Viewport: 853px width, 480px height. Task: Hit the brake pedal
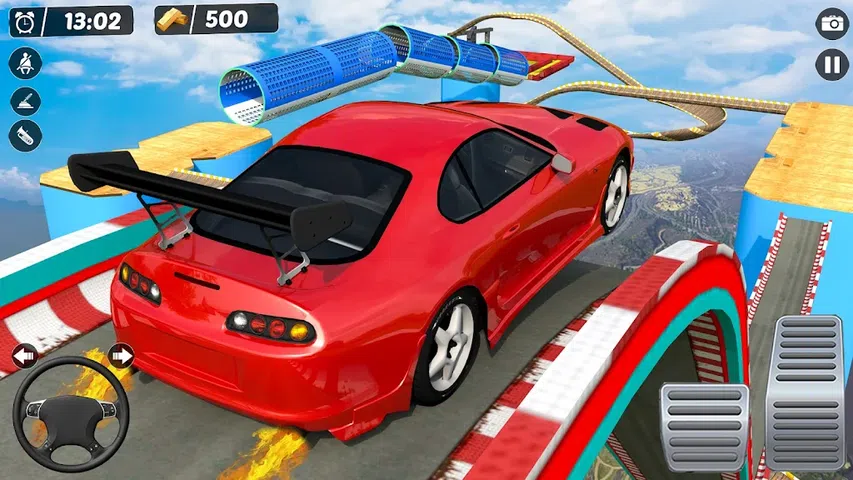click(x=704, y=426)
